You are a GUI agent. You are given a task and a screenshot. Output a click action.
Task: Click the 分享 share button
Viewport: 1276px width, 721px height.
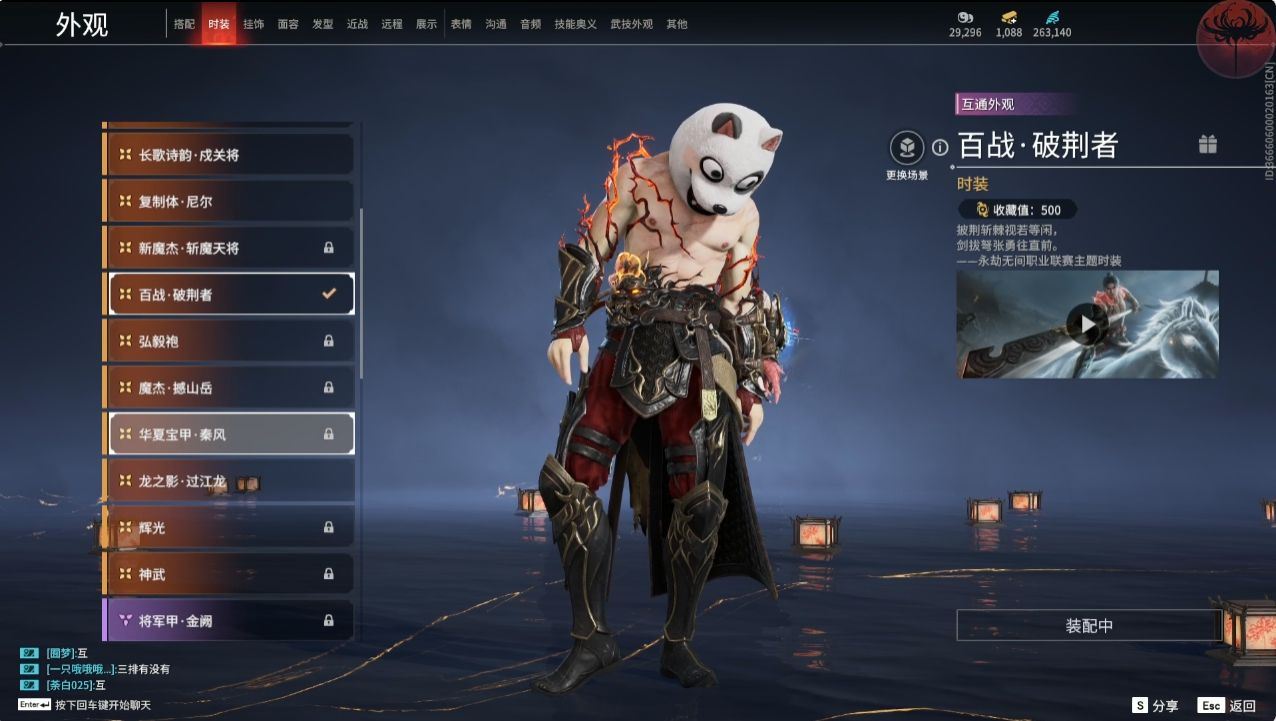(1155, 706)
